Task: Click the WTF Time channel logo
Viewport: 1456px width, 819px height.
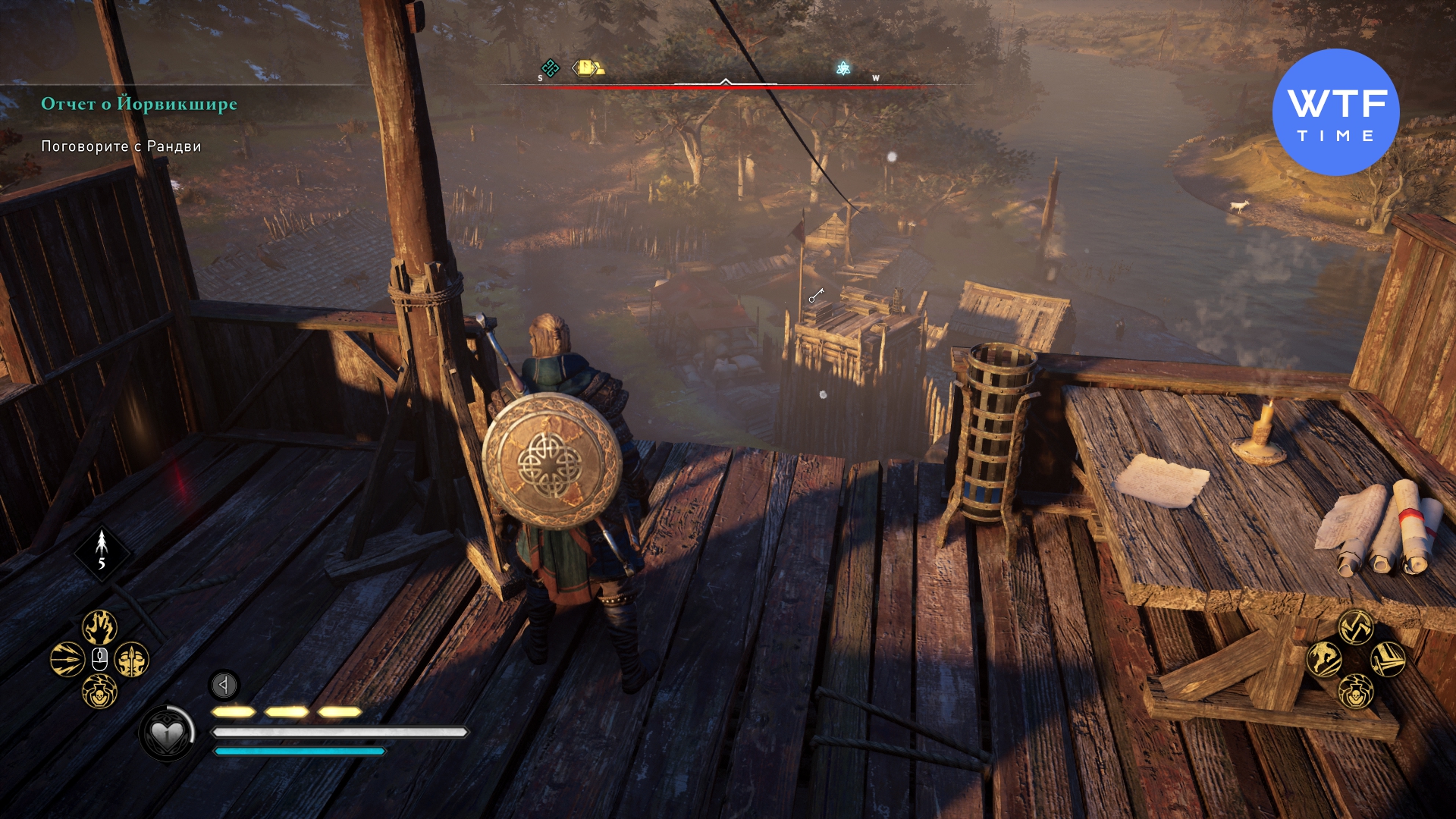Action: tap(1335, 112)
